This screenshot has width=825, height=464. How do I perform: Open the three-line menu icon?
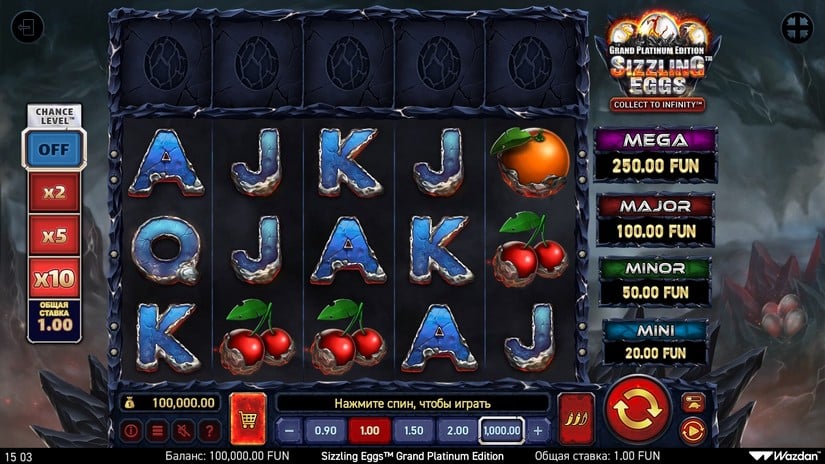(x=157, y=431)
